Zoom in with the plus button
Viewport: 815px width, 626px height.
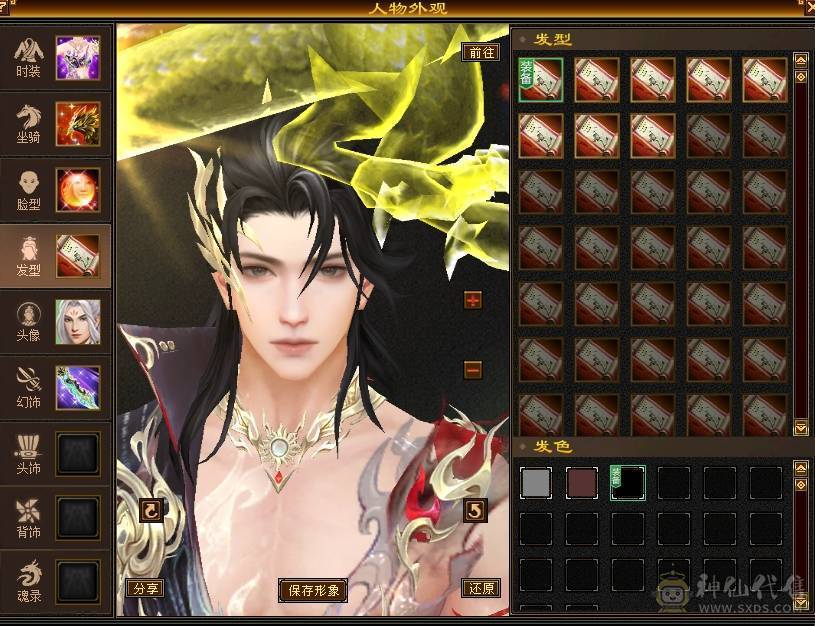[x=473, y=300]
